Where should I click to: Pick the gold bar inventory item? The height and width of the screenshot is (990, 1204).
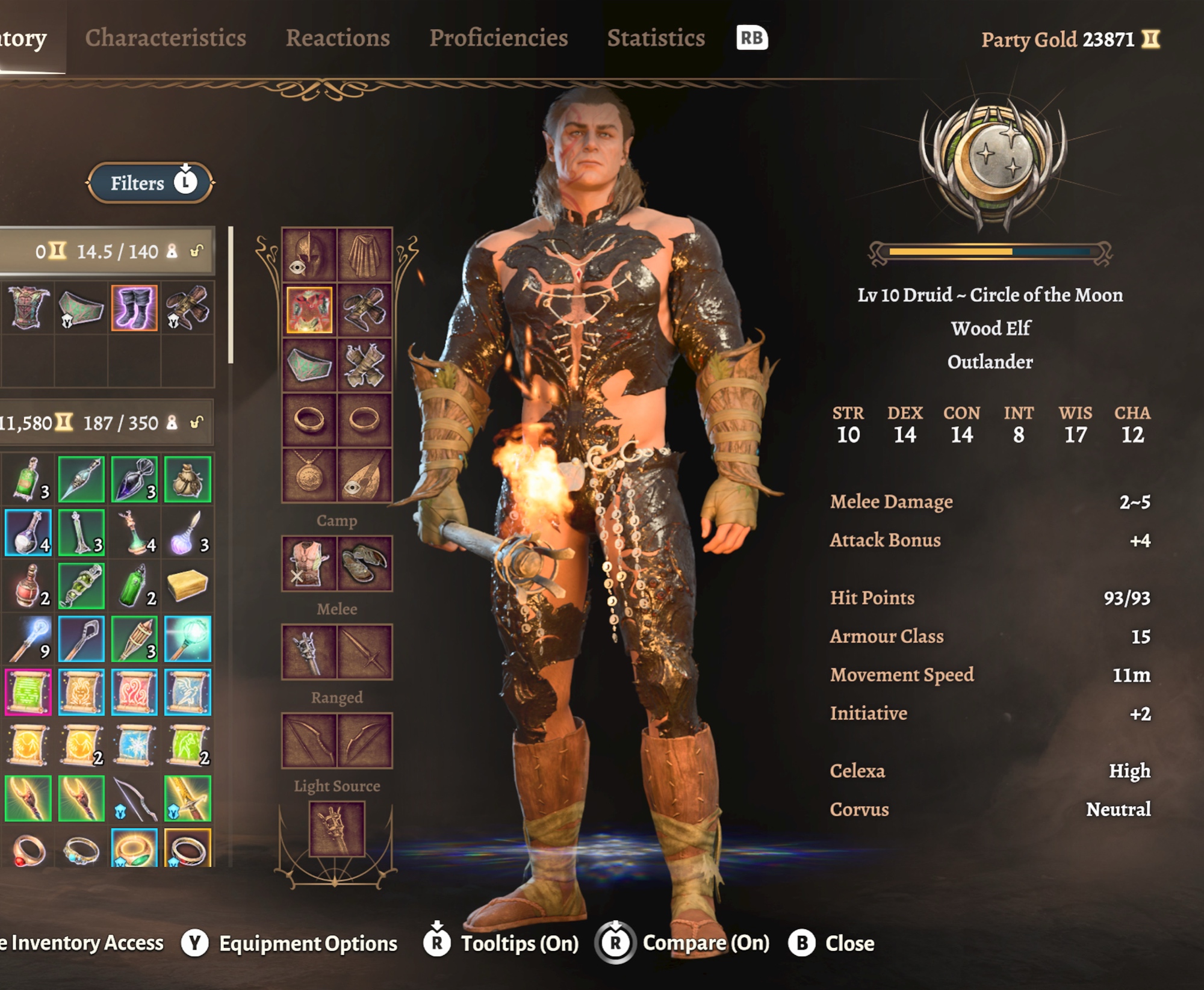tap(187, 586)
